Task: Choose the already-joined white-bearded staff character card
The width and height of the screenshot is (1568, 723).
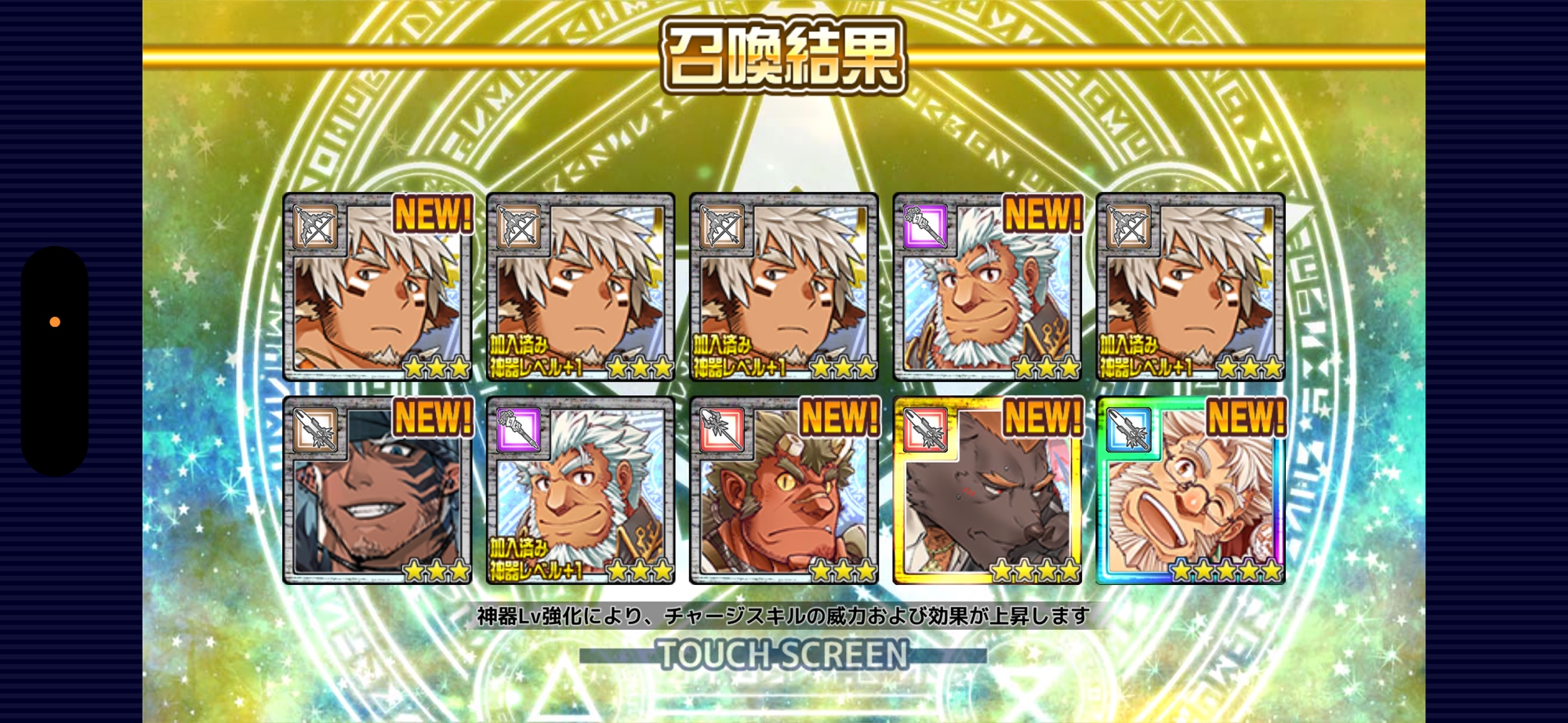Action: [580, 491]
